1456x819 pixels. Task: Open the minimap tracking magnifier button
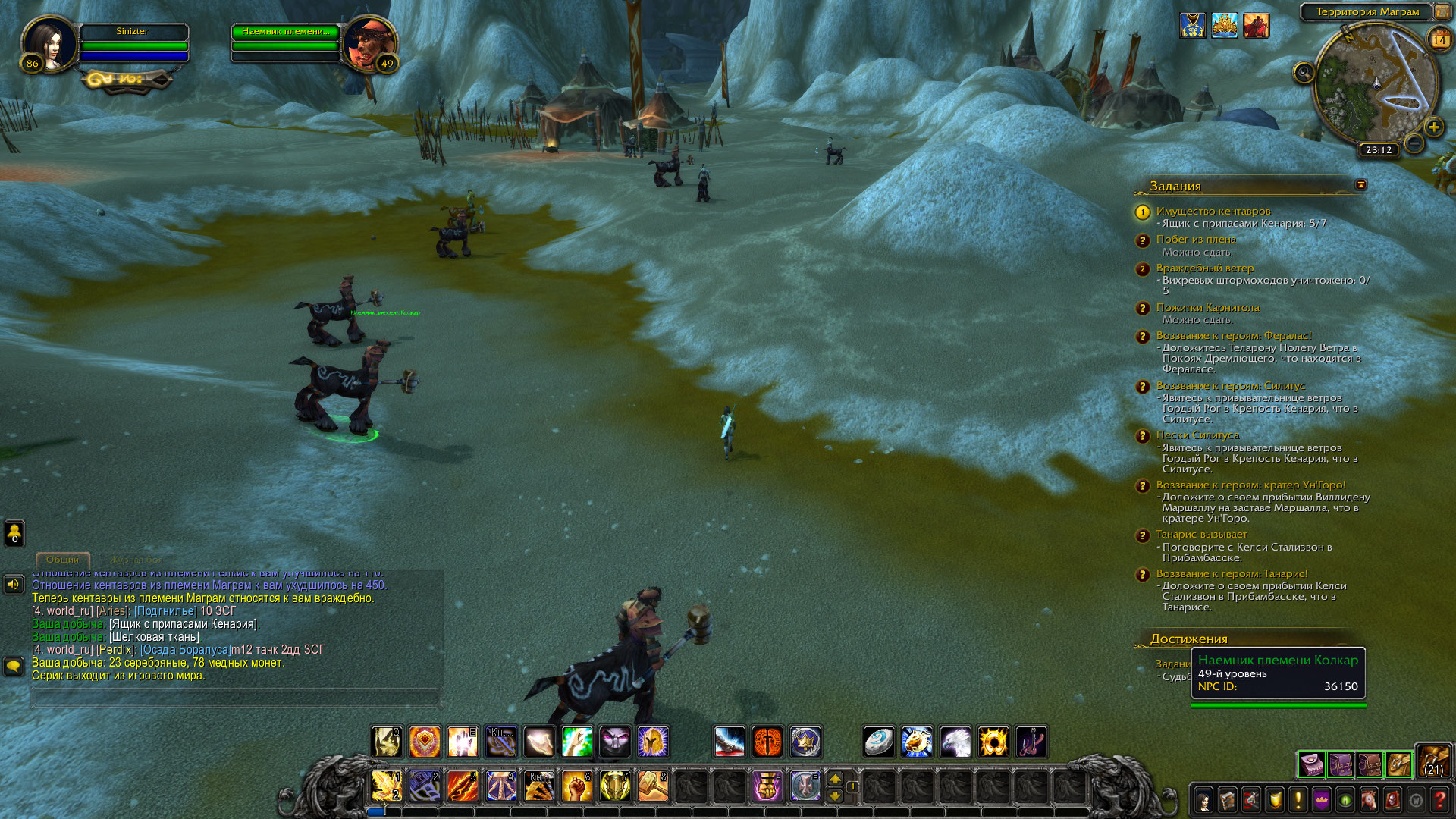[x=1304, y=73]
